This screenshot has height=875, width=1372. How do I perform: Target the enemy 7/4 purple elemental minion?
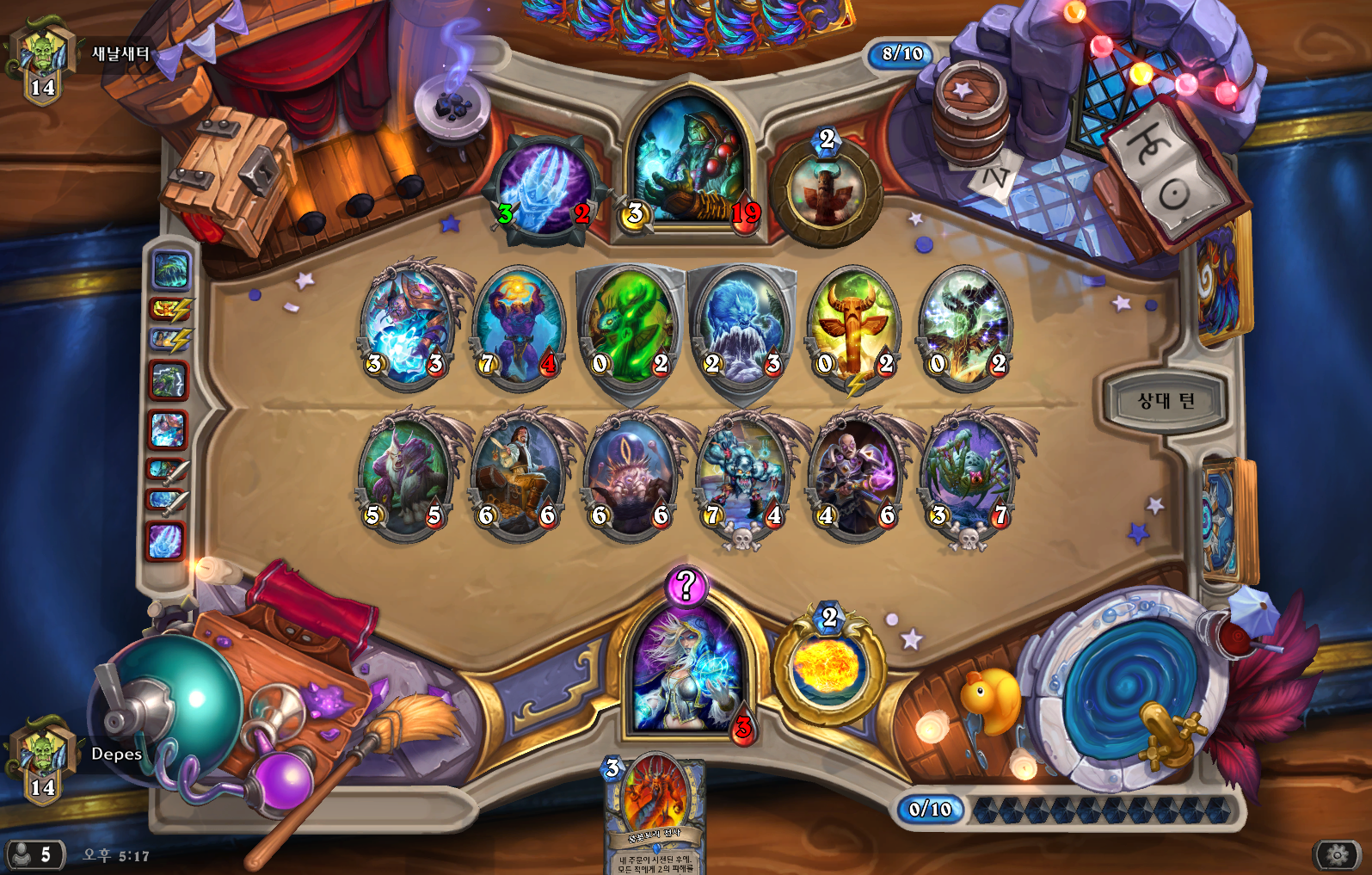click(x=518, y=325)
